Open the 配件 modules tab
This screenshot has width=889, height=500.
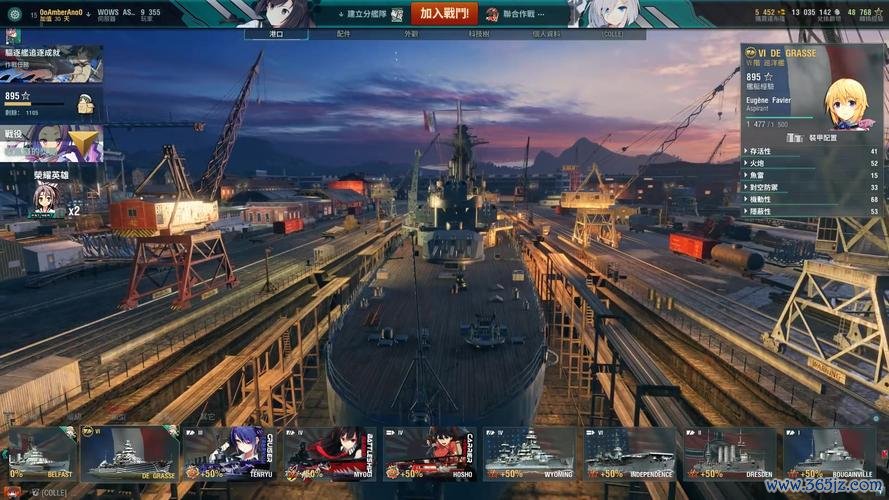pyautogui.click(x=343, y=34)
